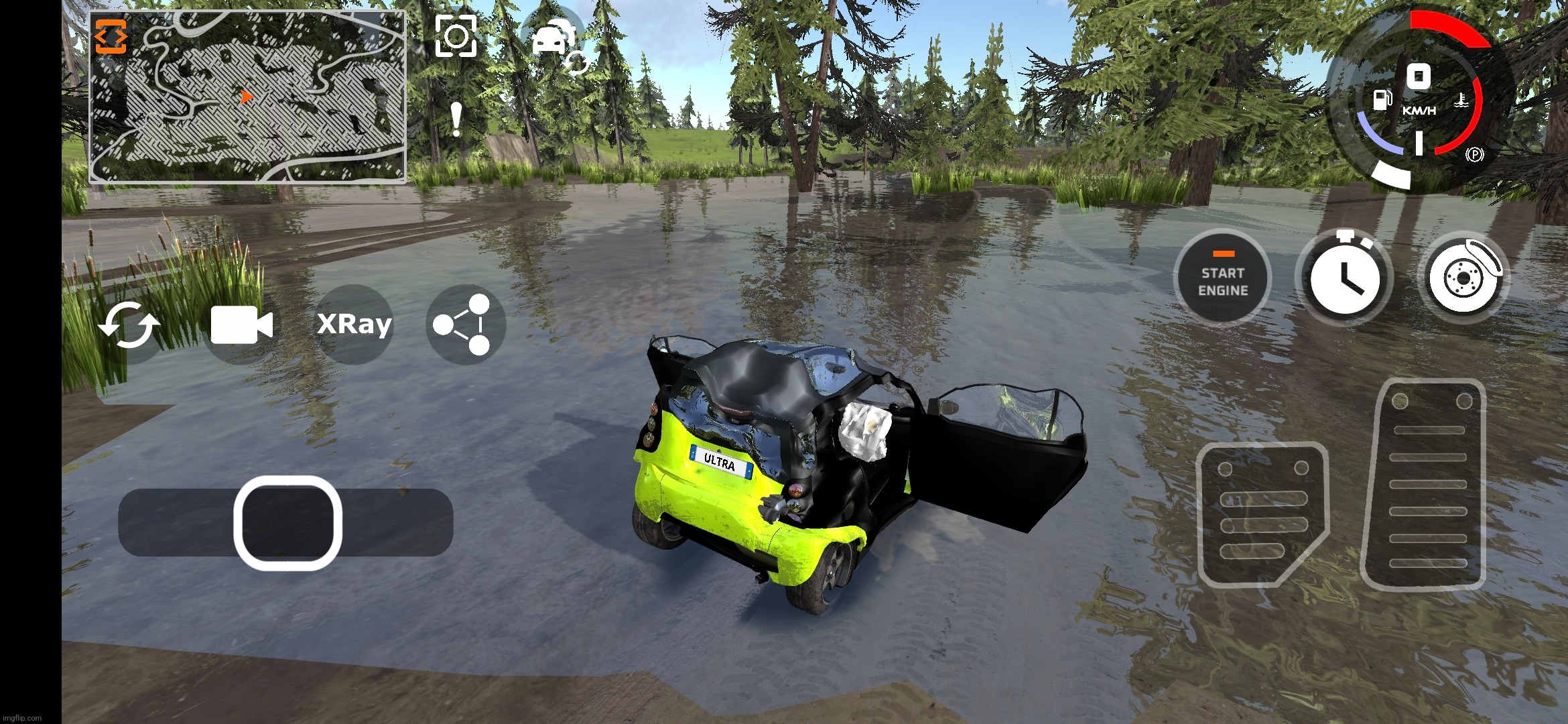Activate the stopwatch slow-motion button
Image resolution: width=1568 pixels, height=724 pixels.
(x=1344, y=278)
